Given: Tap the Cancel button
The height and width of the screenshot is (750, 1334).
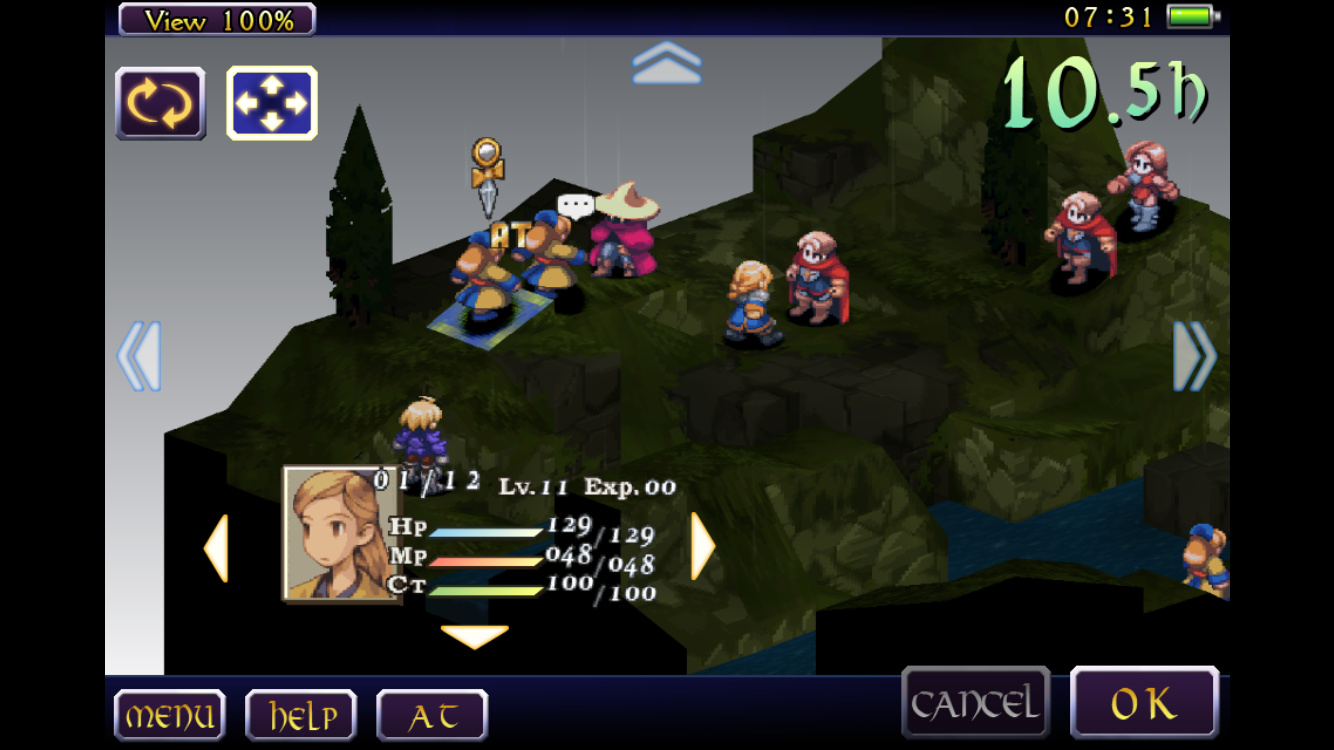Looking at the screenshot, I should (975, 704).
